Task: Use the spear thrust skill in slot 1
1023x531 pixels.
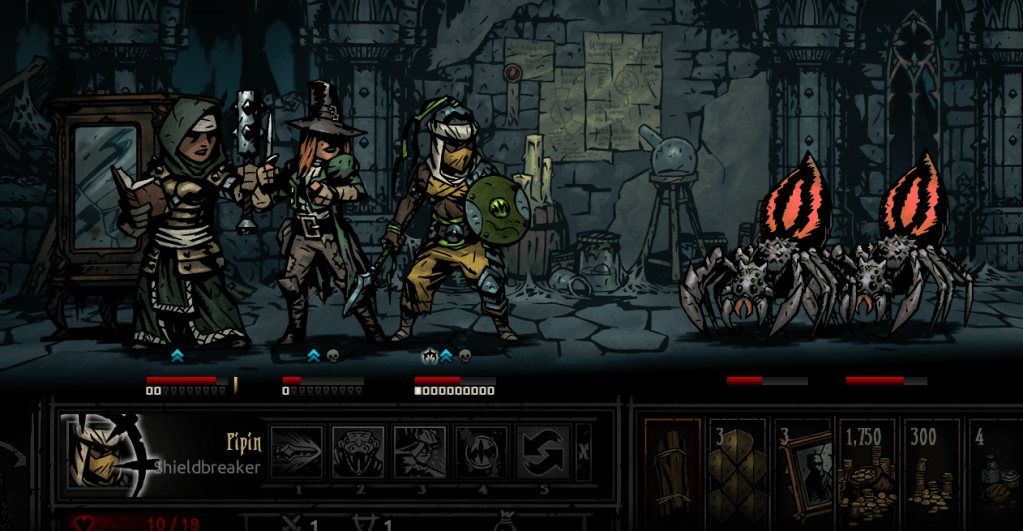Action: tap(298, 452)
